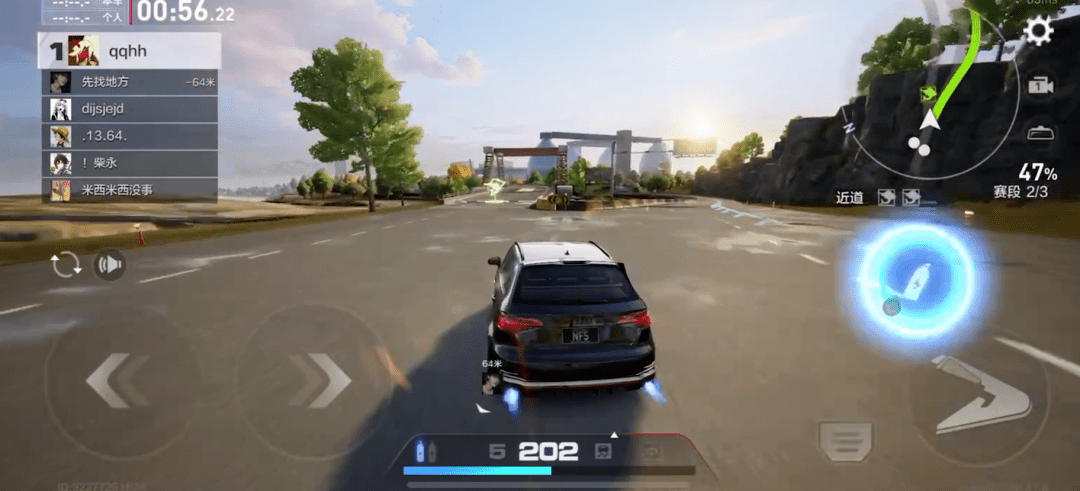Image resolution: width=1080 pixels, height=491 pixels.
Task: Select the 先找地方 player row
Action: tap(129, 82)
